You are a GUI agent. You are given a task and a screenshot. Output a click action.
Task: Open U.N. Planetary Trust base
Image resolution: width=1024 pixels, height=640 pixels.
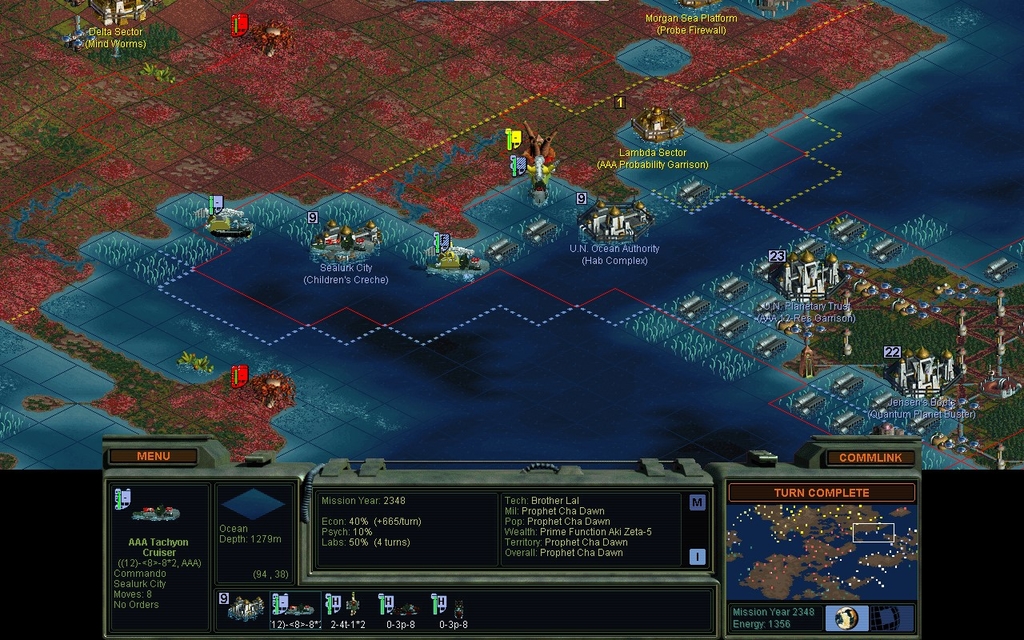click(x=808, y=274)
